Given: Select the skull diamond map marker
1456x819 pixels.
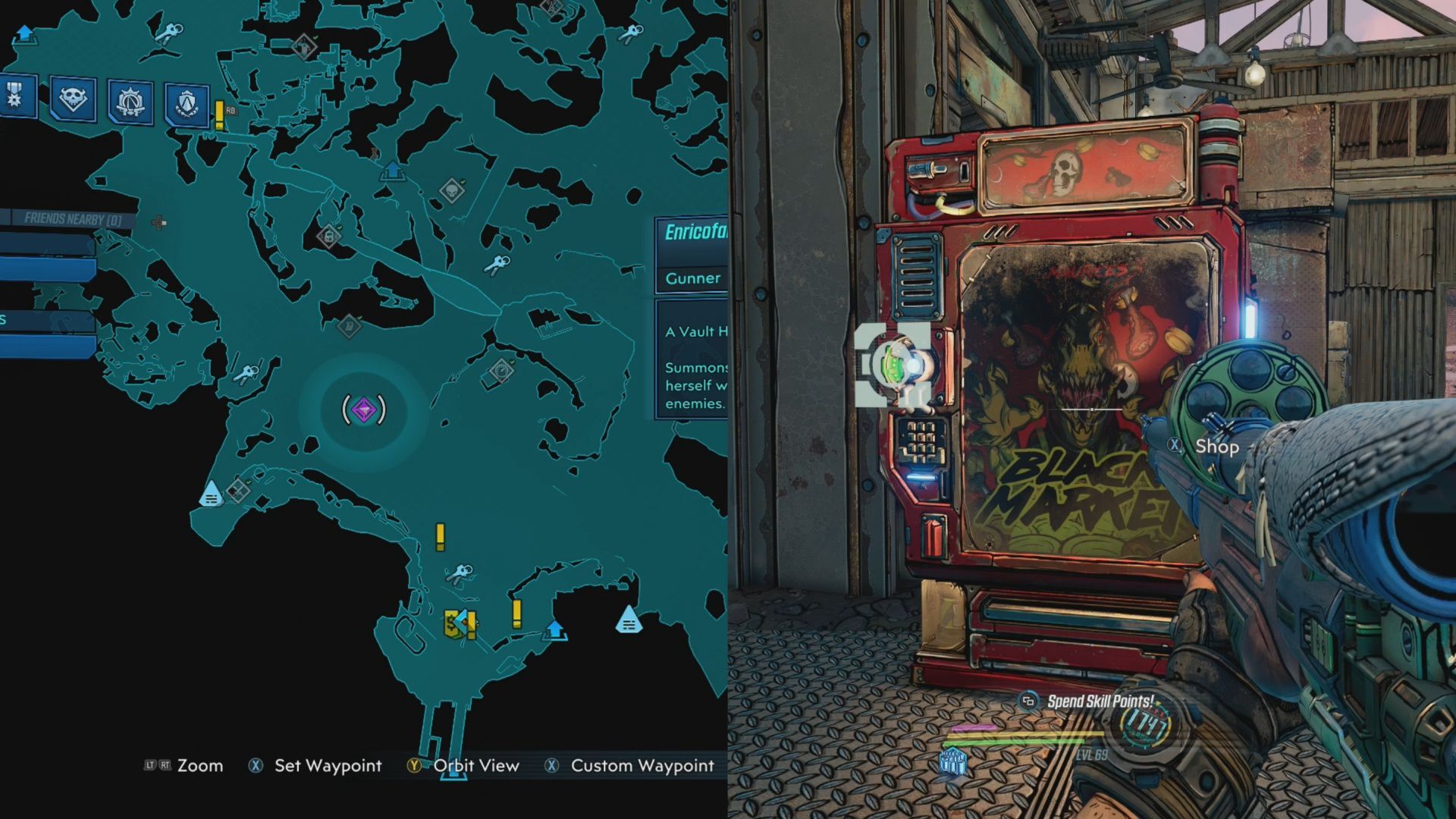Looking at the screenshot, I should tap(452, 190).
